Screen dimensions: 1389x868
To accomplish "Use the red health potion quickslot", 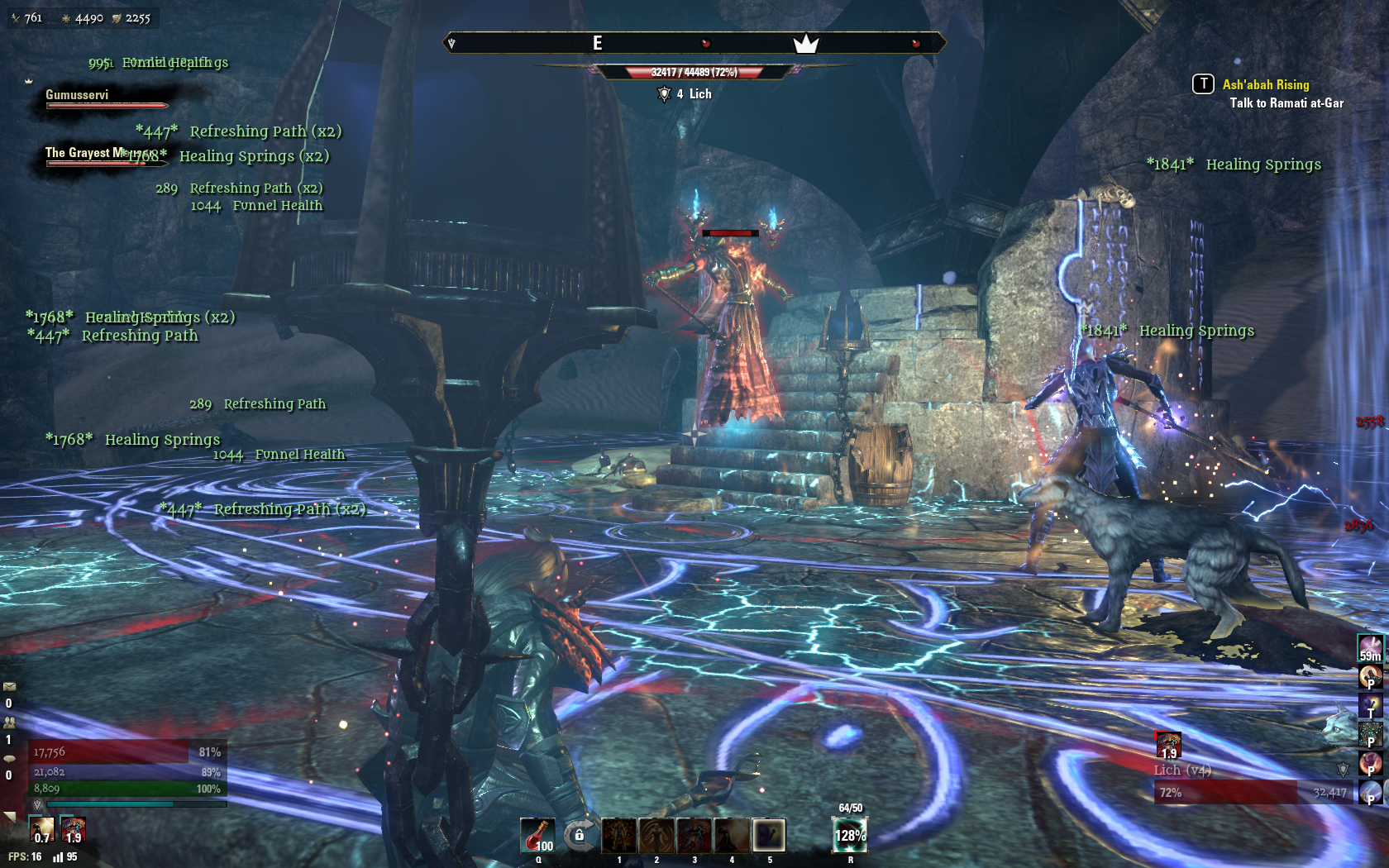I will point(537,835).
